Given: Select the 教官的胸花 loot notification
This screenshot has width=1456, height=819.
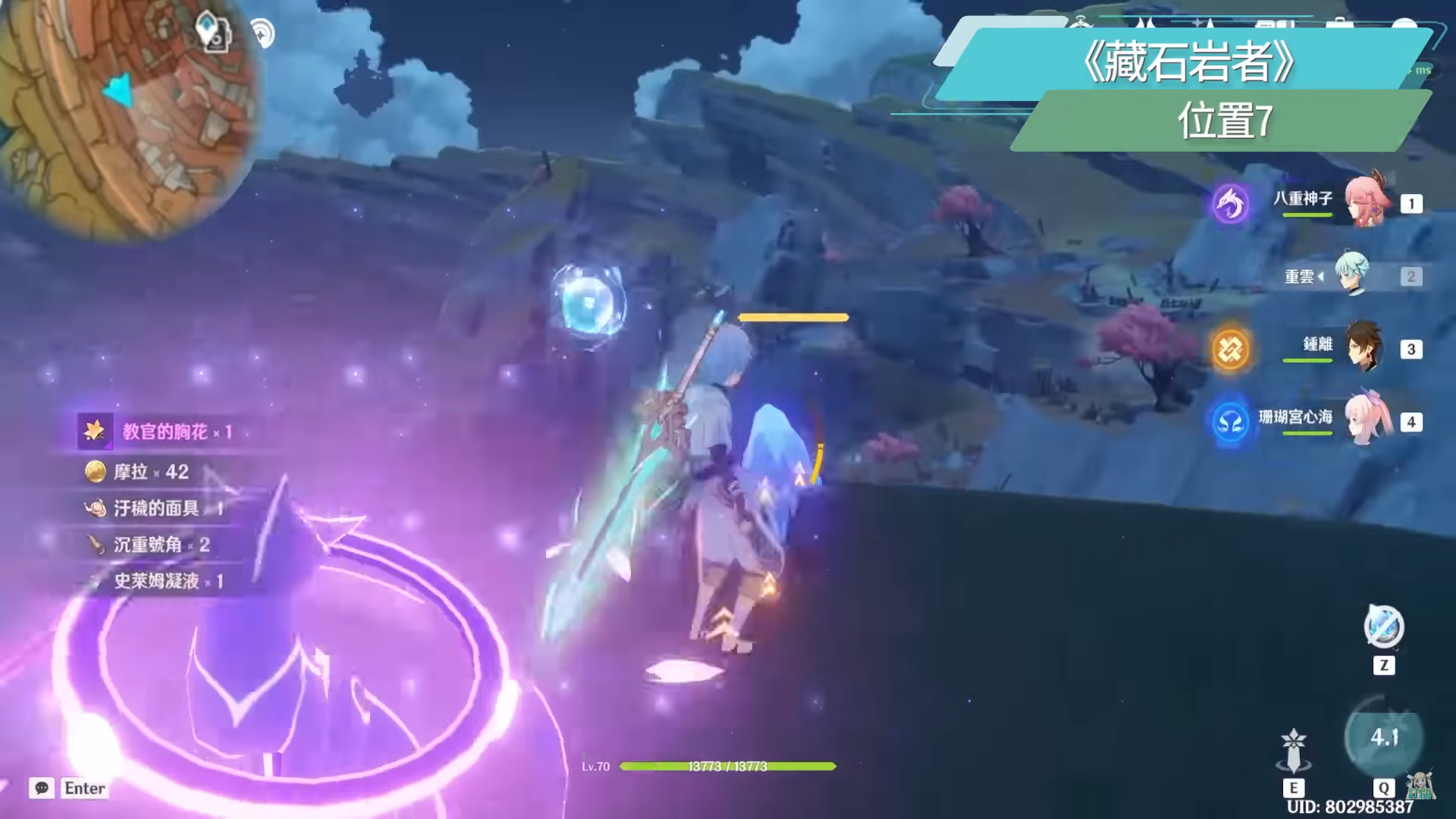Looking at the screenshot, I should (x=155, y=431).
